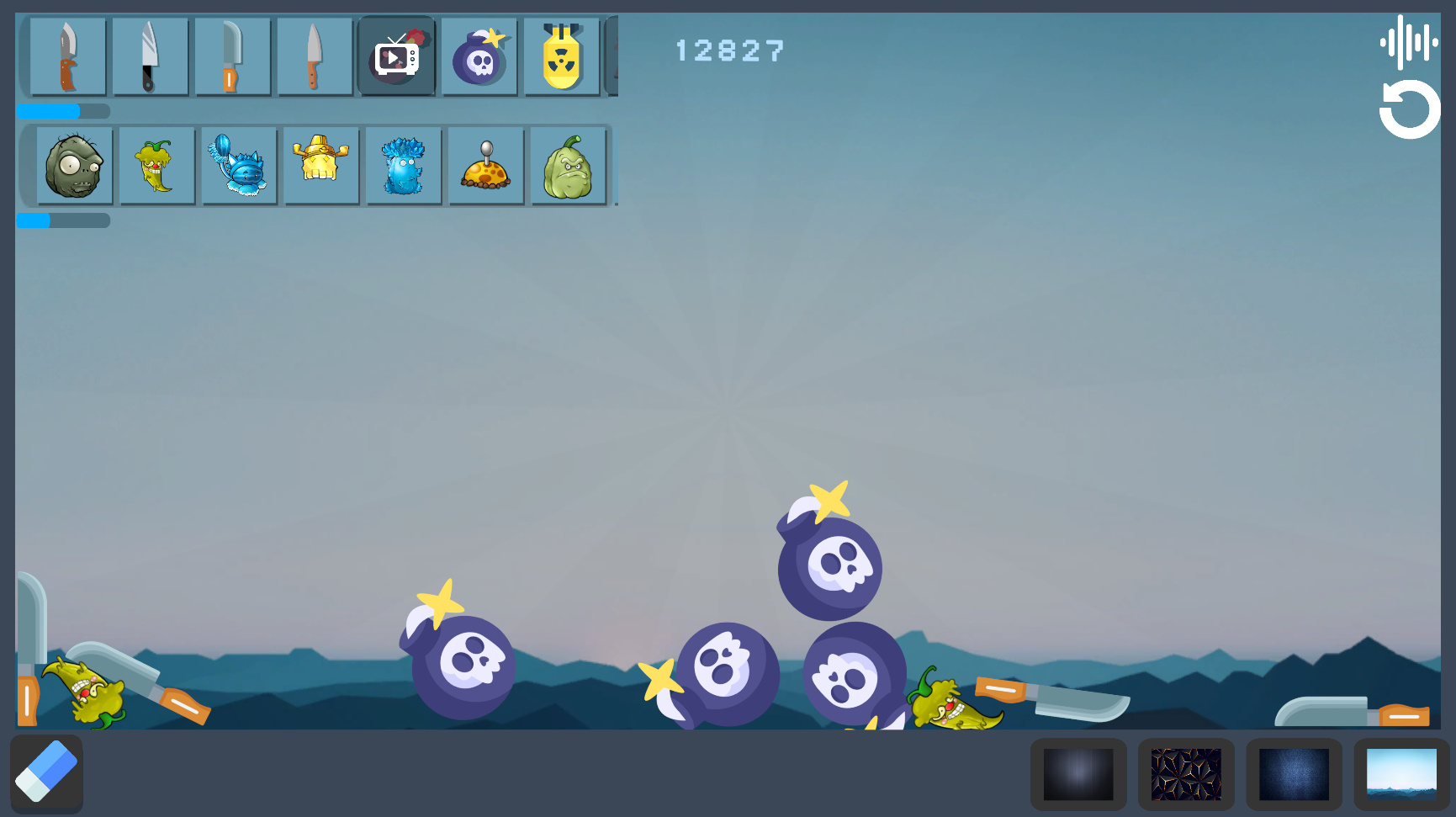Select the exploding TV item
1456x817 pixels.
click(396, 56)
